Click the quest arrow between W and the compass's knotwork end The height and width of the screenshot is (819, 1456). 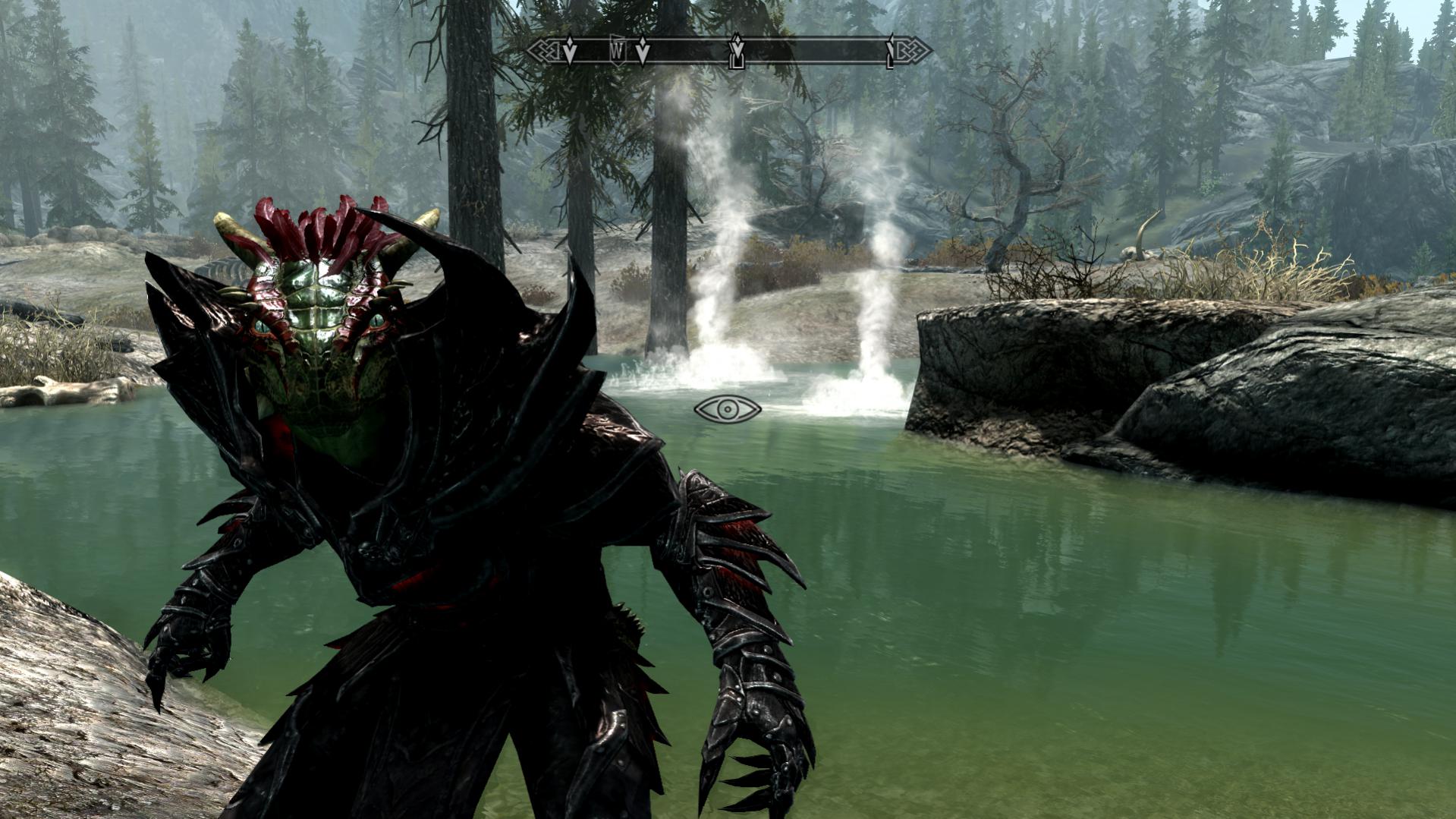(x=569, y=52)
